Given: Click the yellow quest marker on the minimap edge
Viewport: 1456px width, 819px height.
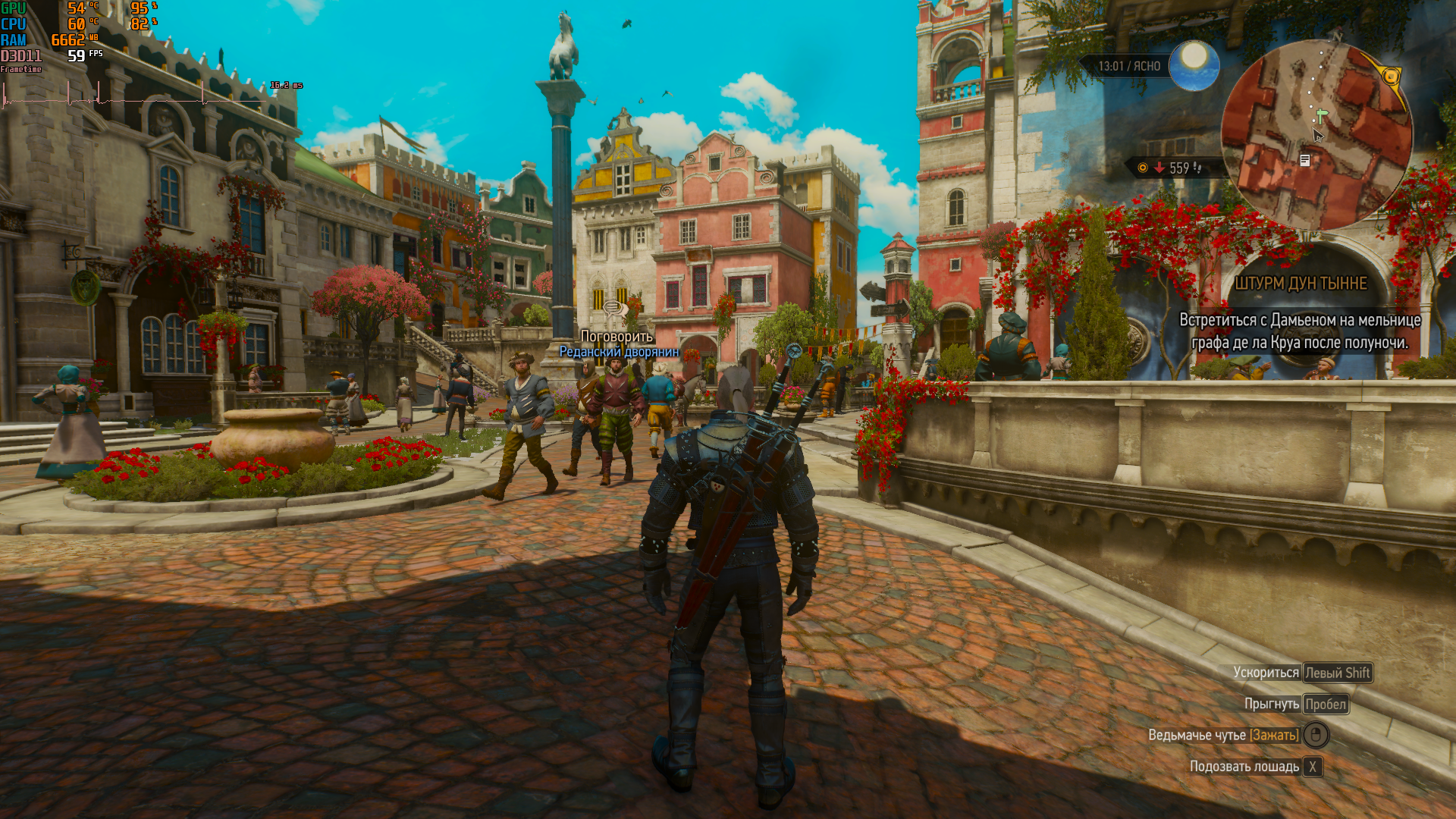Looking at the screenshot, I should click(1391, 77).
